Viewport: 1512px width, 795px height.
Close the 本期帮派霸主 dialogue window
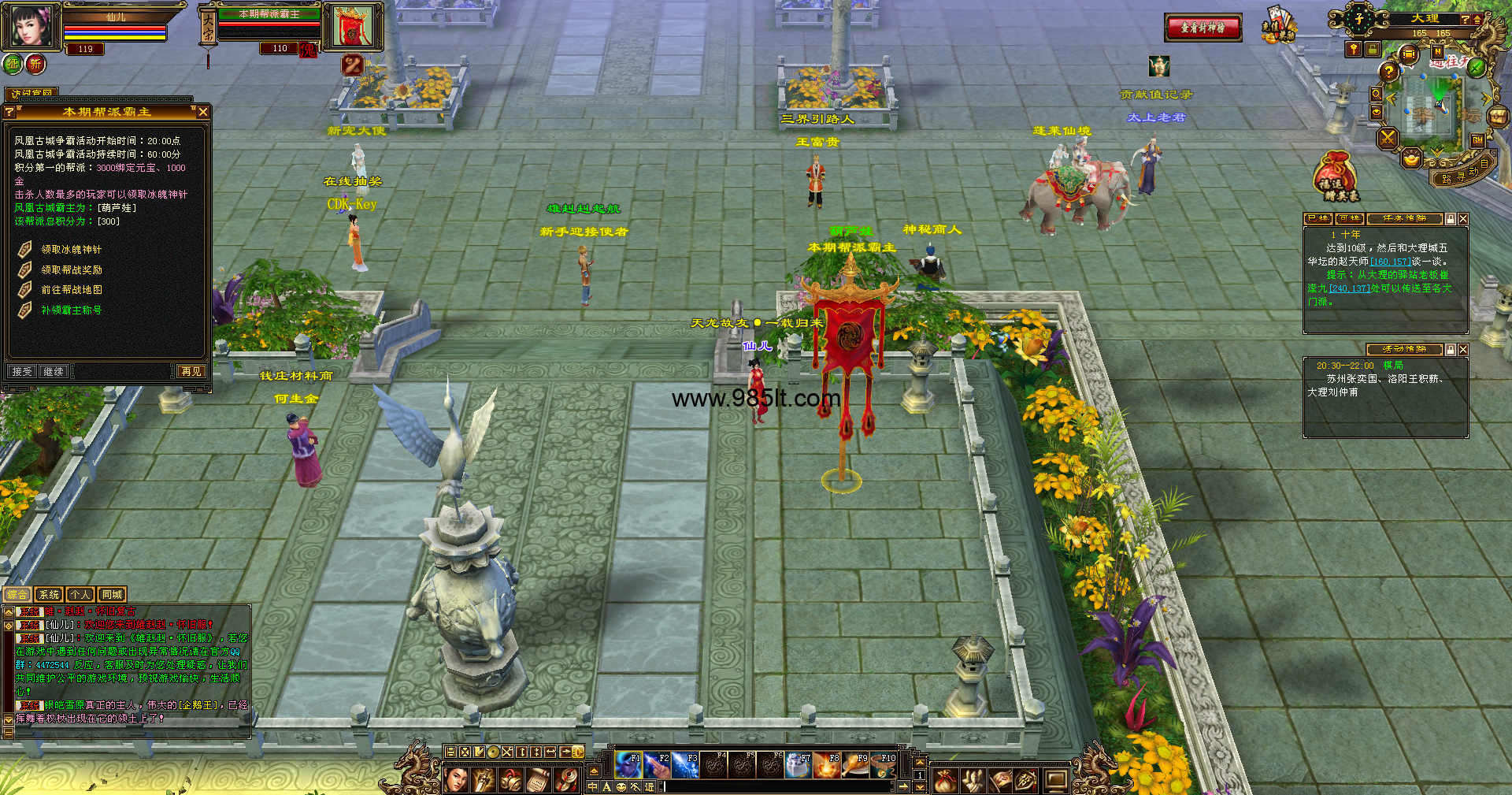tap(203, 112)
